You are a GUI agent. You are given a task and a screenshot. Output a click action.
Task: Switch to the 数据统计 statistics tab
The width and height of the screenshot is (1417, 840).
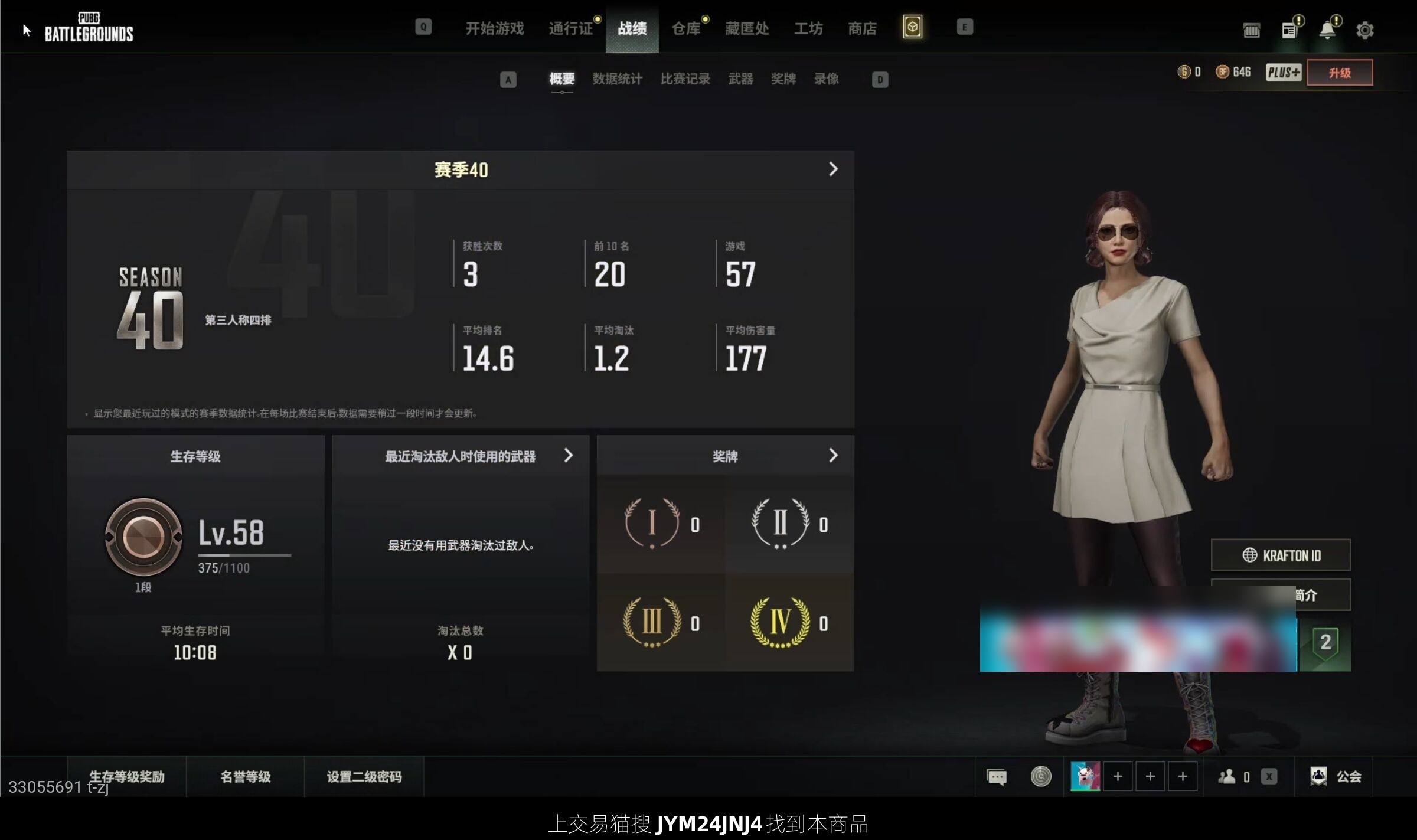point(617,79)
